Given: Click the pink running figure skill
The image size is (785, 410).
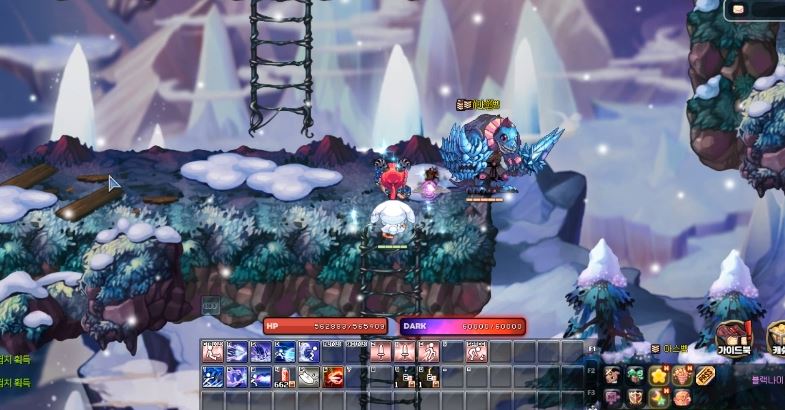Looking at the screenshot, I should click(x=426, y=352).
